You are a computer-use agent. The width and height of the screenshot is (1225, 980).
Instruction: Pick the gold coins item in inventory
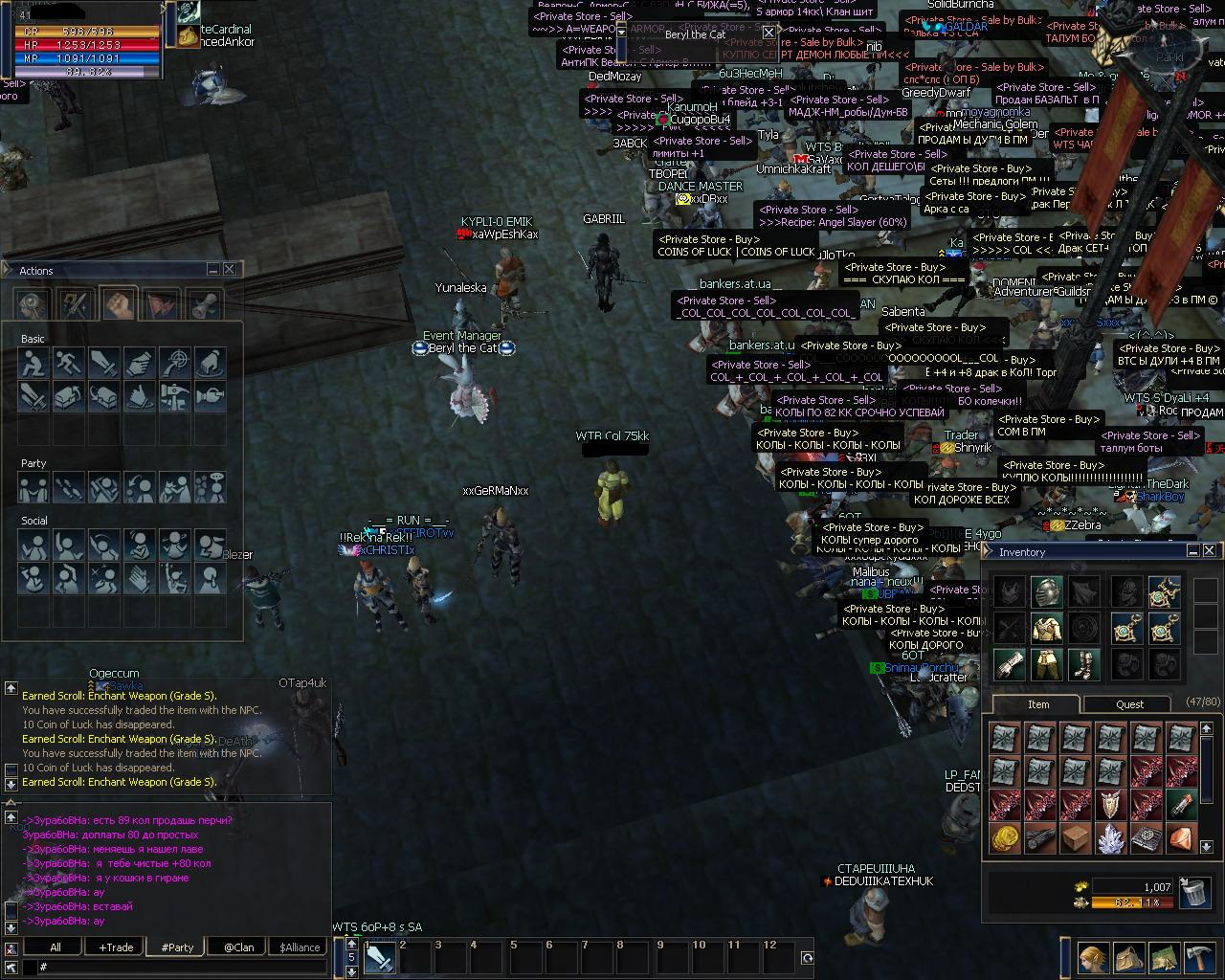click(x=1004, y=838)
